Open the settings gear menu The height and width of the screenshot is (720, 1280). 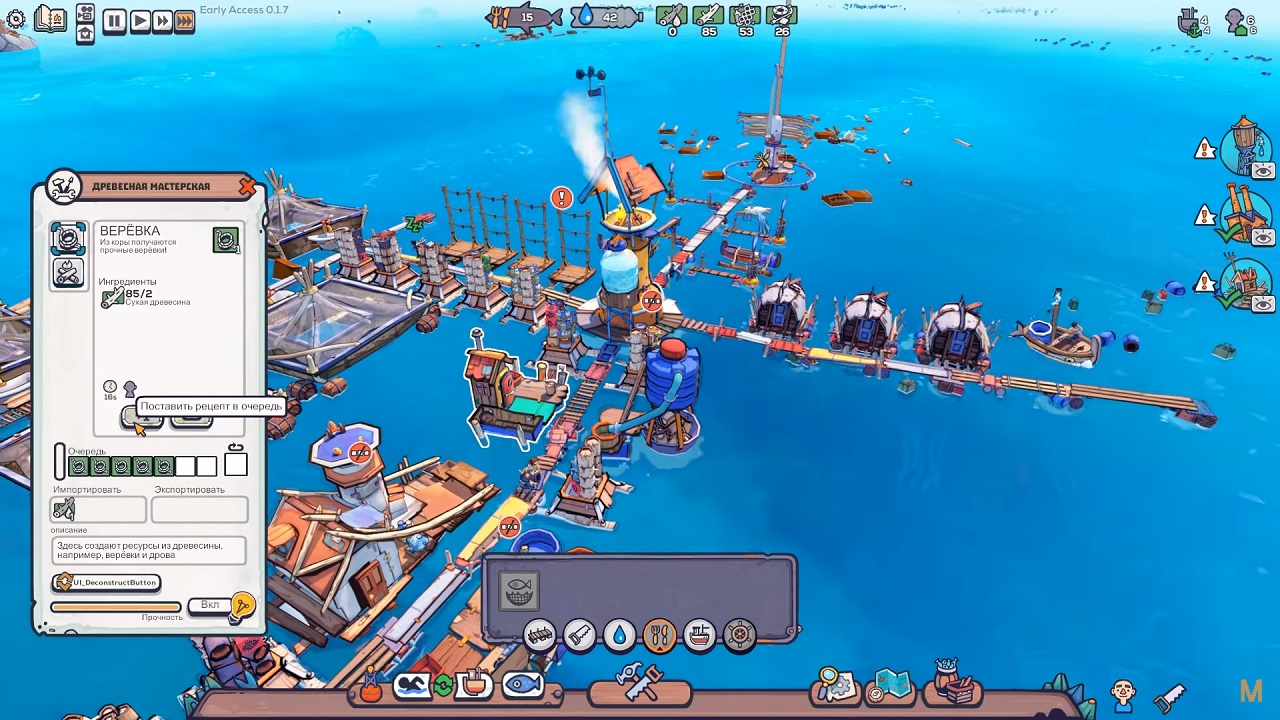click(x=15, y=19)
